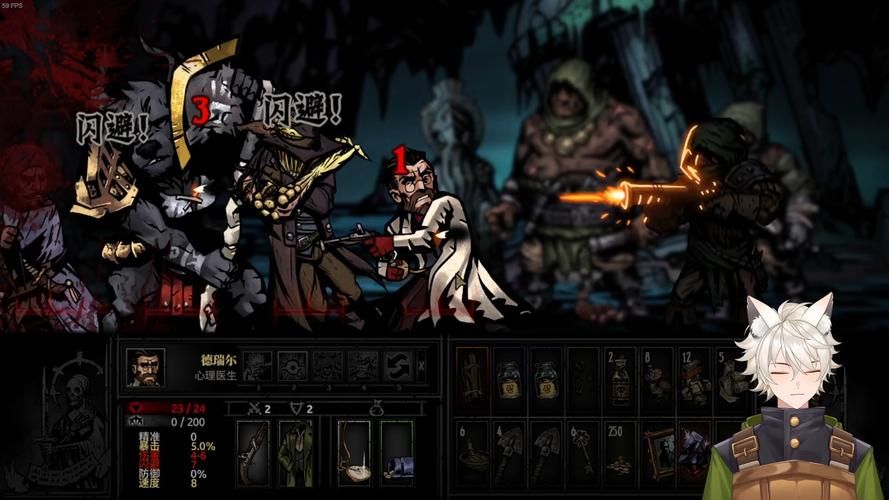Select the bowl-shaped trinket slot
889x500 pixels.
[x=354, y=452]
